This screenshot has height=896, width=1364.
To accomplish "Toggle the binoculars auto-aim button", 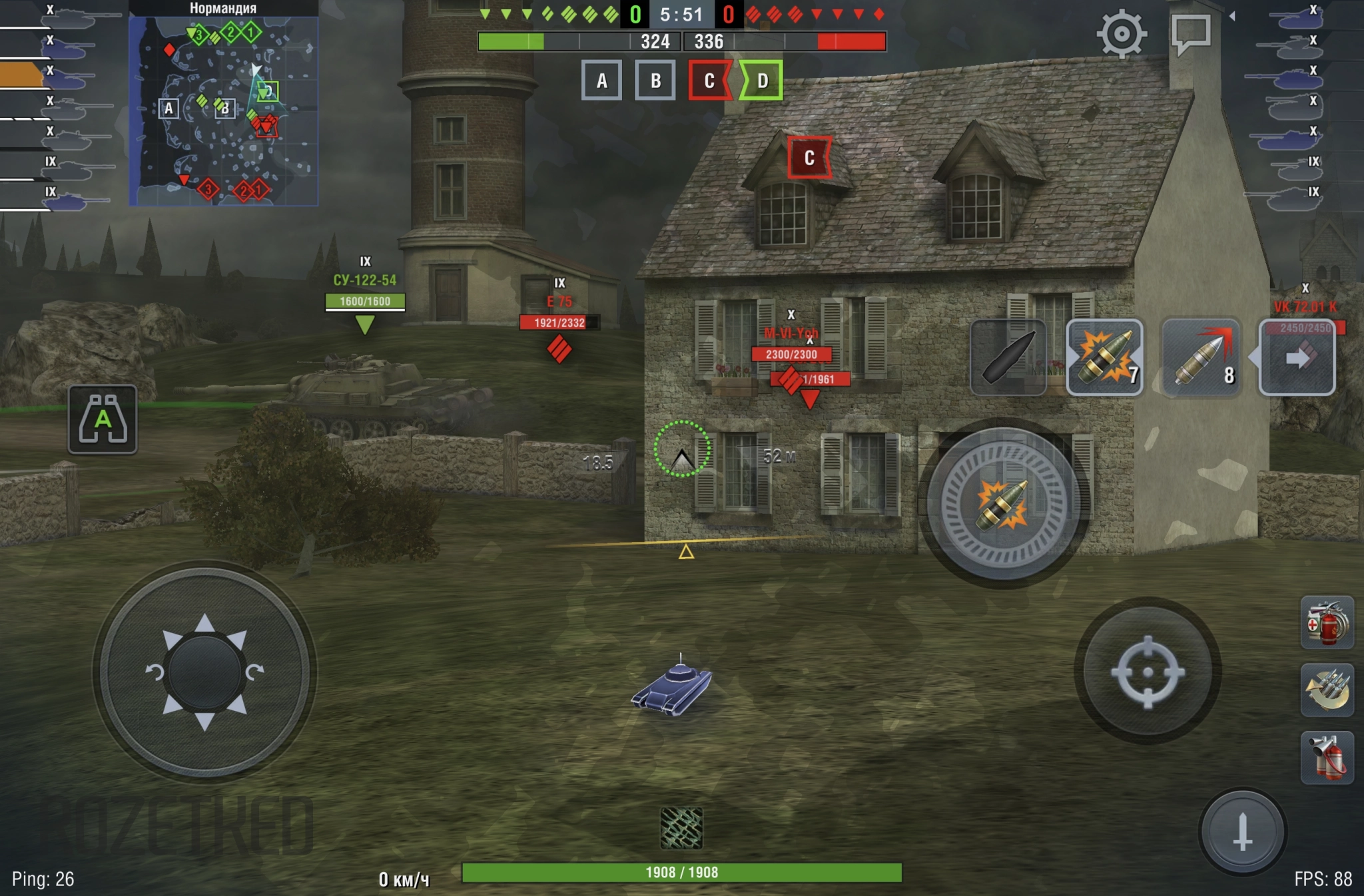I will pyautogui.click(x=103, y=419).
